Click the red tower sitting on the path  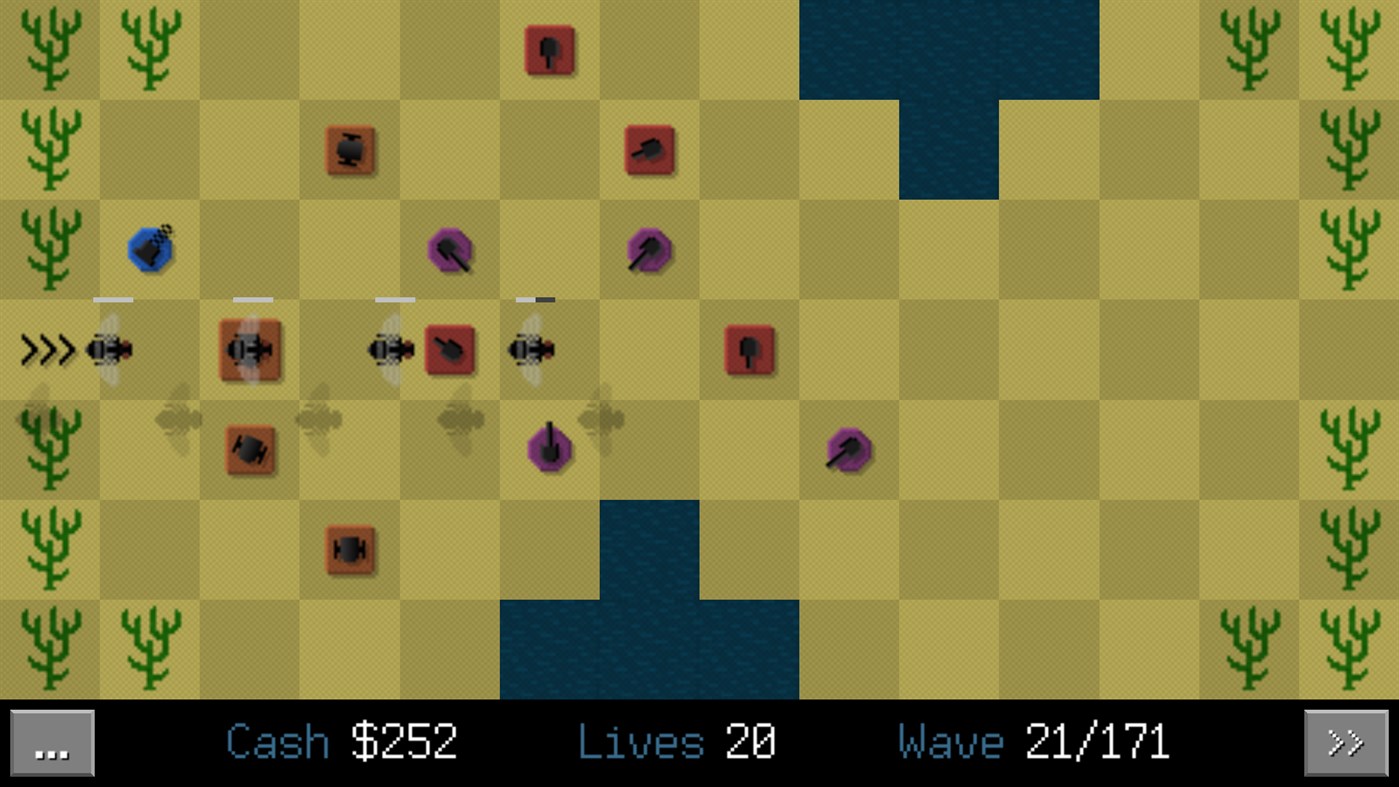tap(450, 349)
